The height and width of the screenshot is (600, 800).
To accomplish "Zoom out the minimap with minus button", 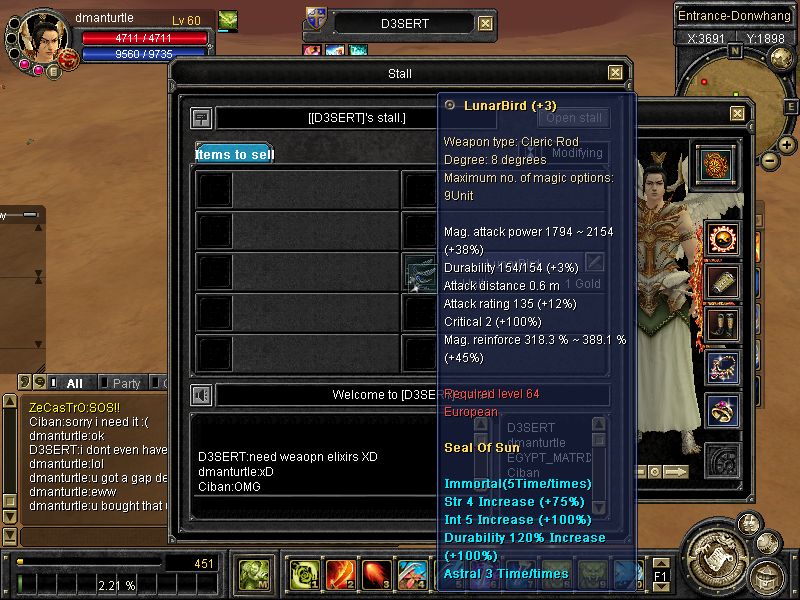I will 769,160.
